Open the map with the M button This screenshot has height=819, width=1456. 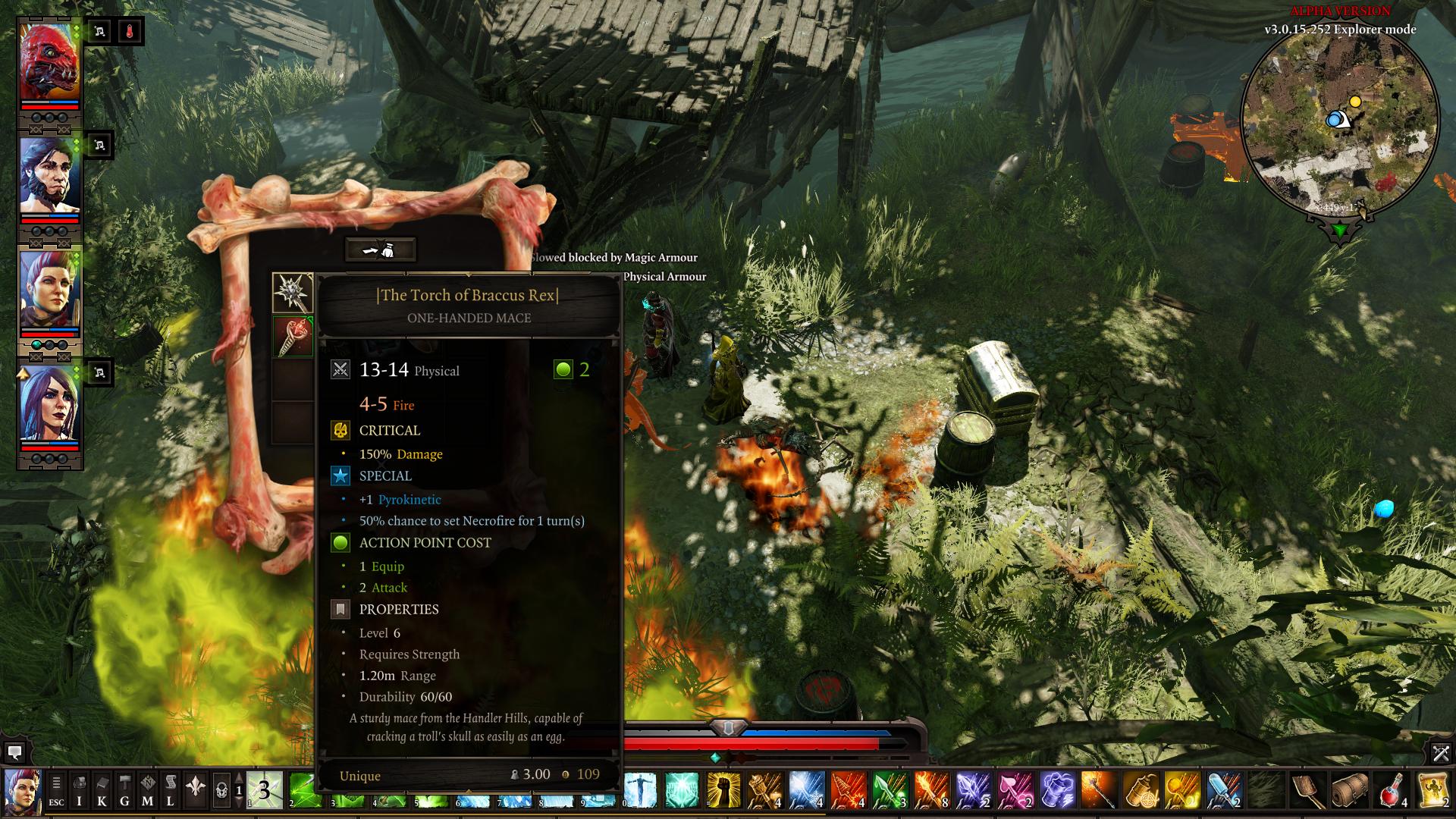tap(147, 790)
